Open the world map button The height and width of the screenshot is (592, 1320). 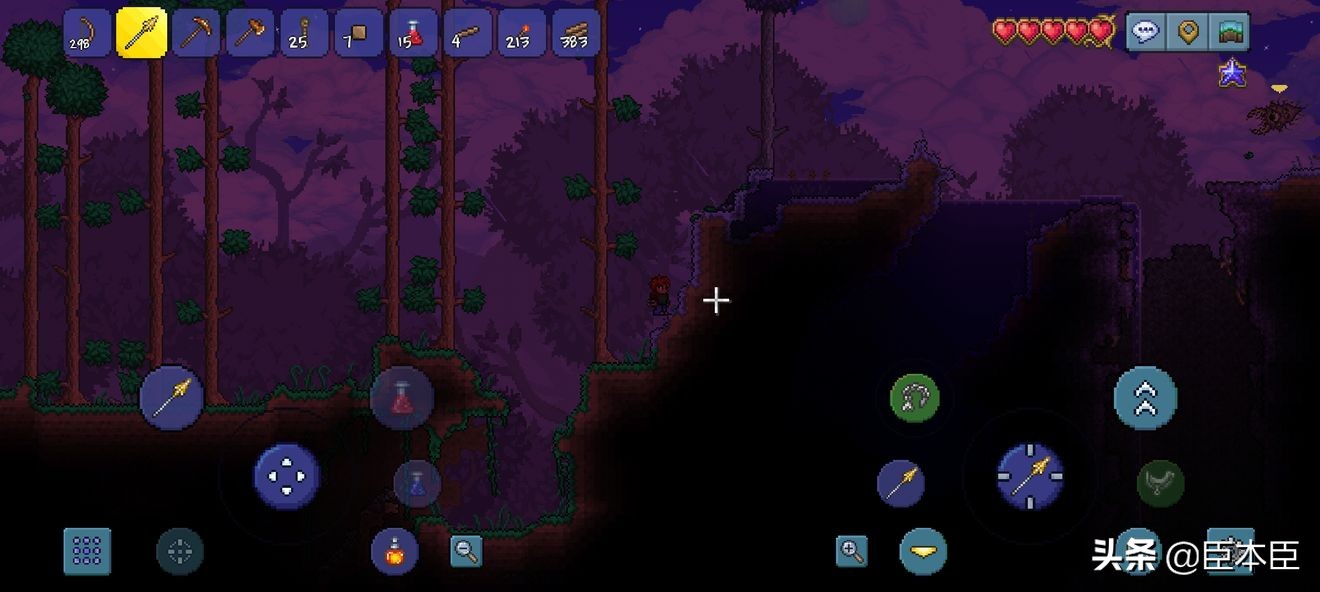1229,32
